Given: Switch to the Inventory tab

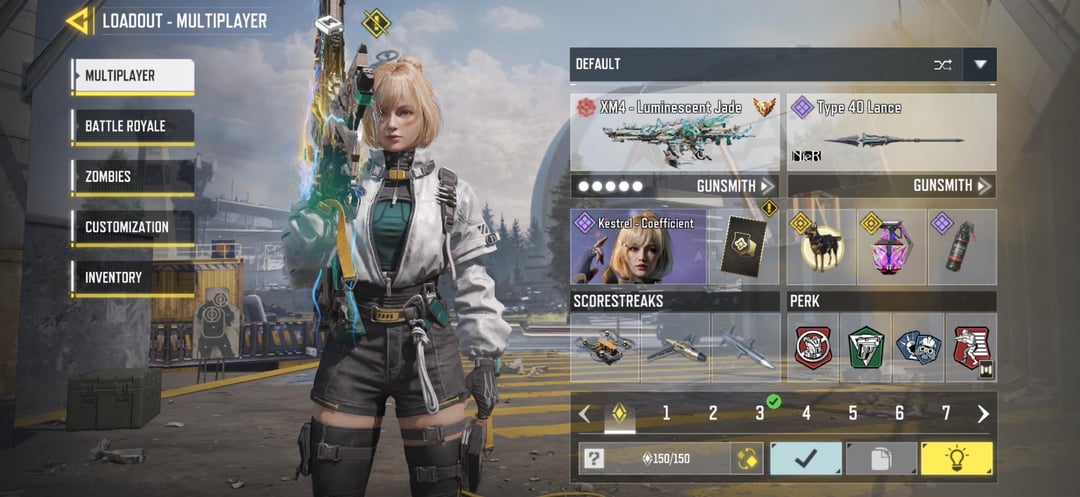Looking at the screenshot, I should coord(132,277).
